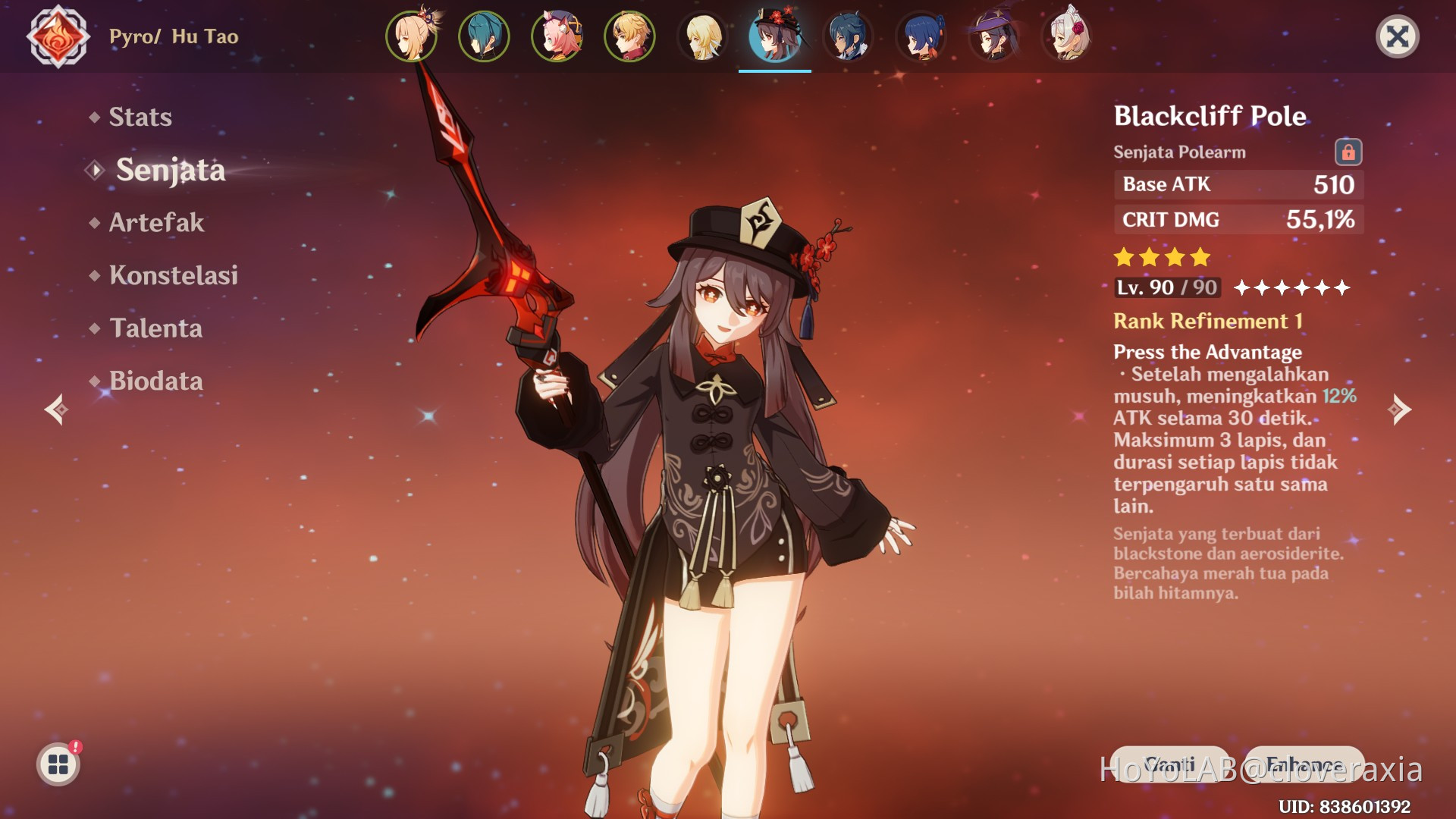This screenshot has height=819, width=1456.
Task: Switch to the next character with right arrow
Action: coord(1400,409)
